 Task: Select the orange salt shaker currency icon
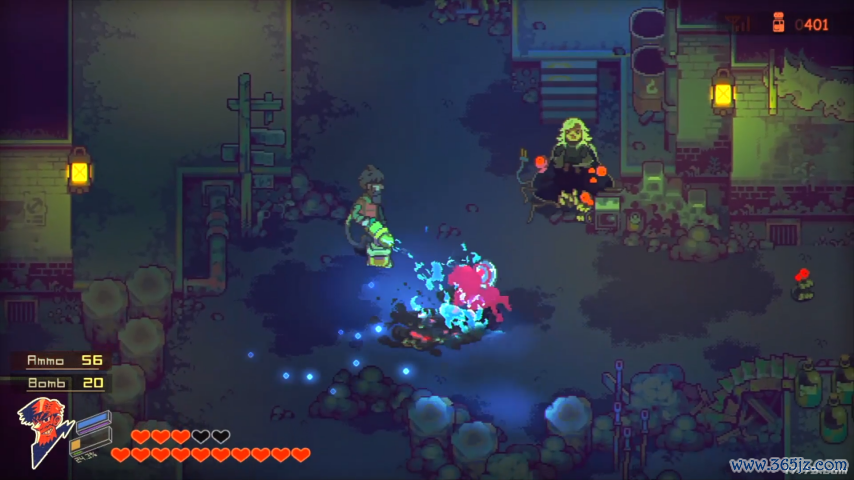click(x=777, y=23)
